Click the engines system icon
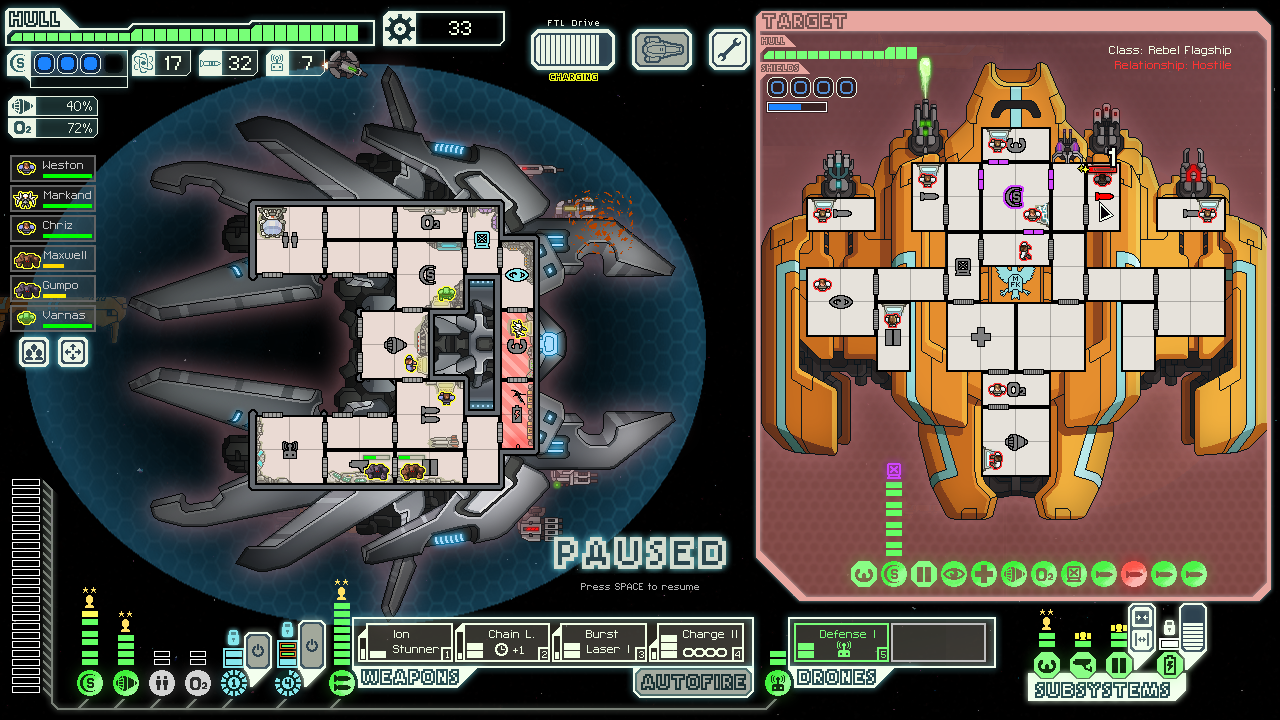This screenshot has width=1280, height=720. 126,683
